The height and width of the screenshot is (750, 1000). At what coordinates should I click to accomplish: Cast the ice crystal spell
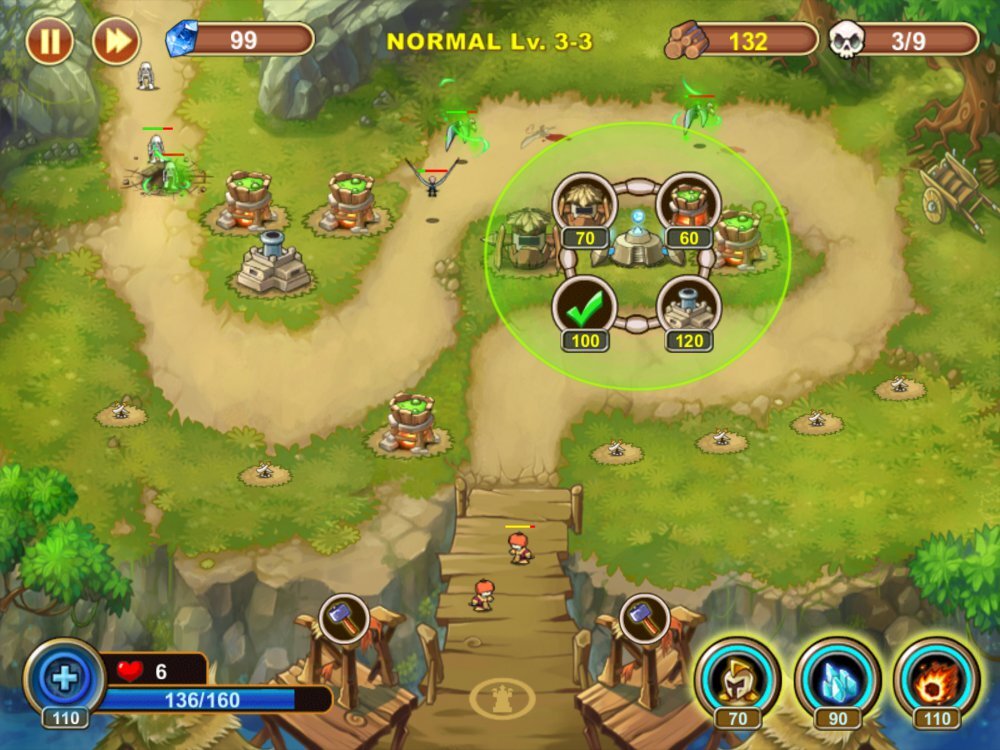838,677
